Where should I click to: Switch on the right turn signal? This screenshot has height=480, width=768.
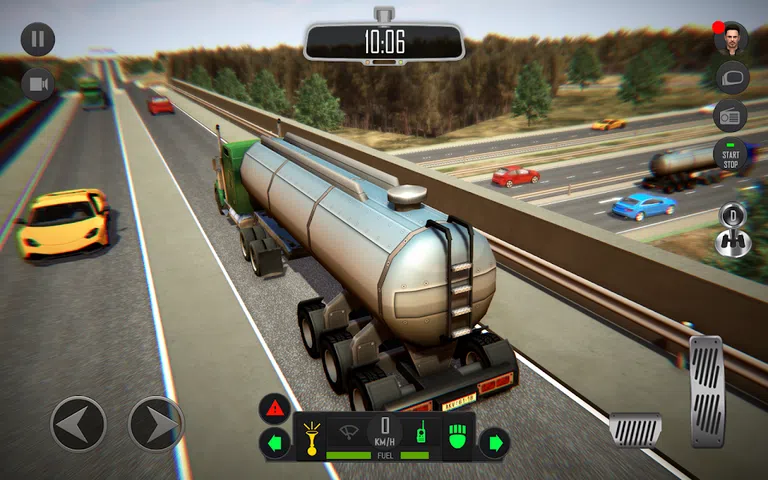point(494,442)
